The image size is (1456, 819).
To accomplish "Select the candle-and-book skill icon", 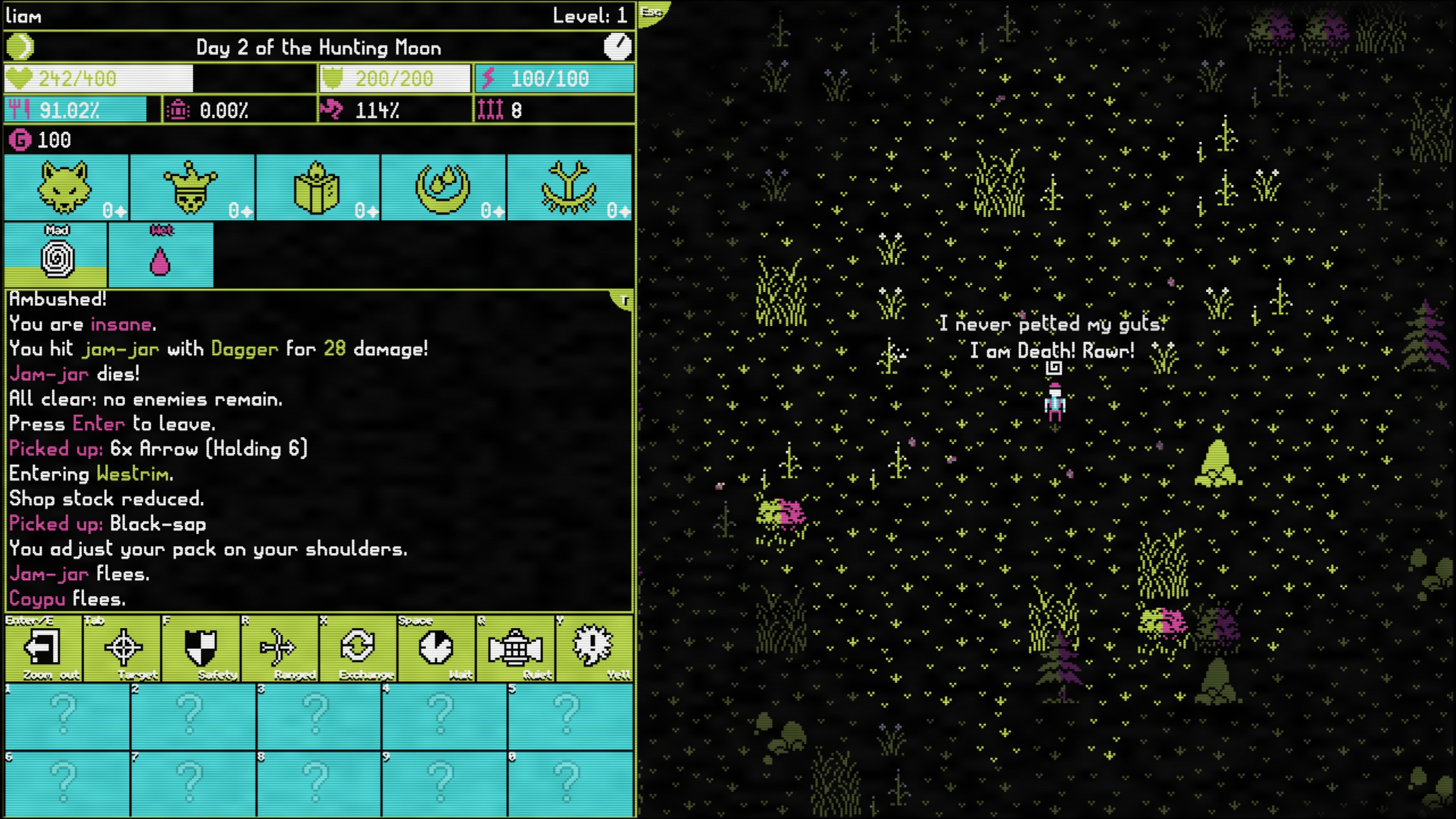I will point(318,187).
